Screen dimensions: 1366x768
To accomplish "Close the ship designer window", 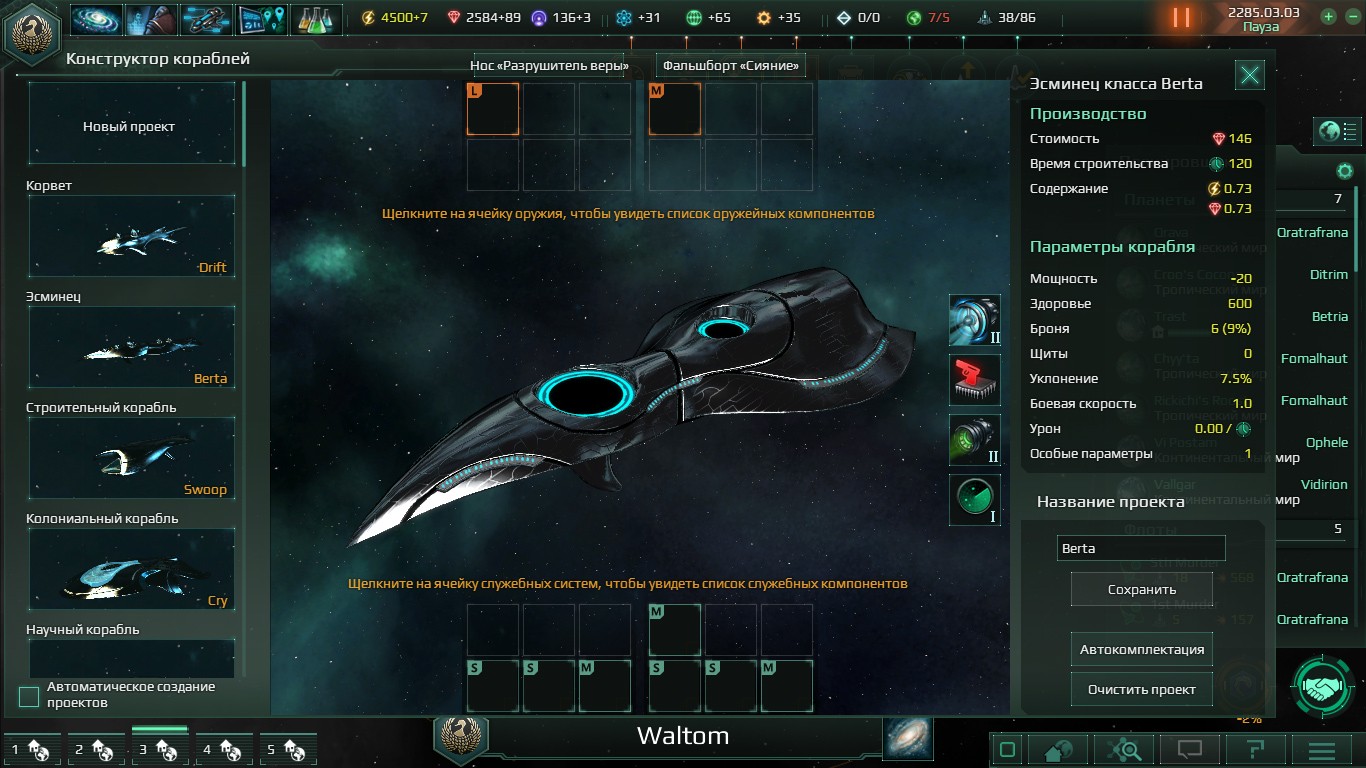I will tap(1250, 75).
